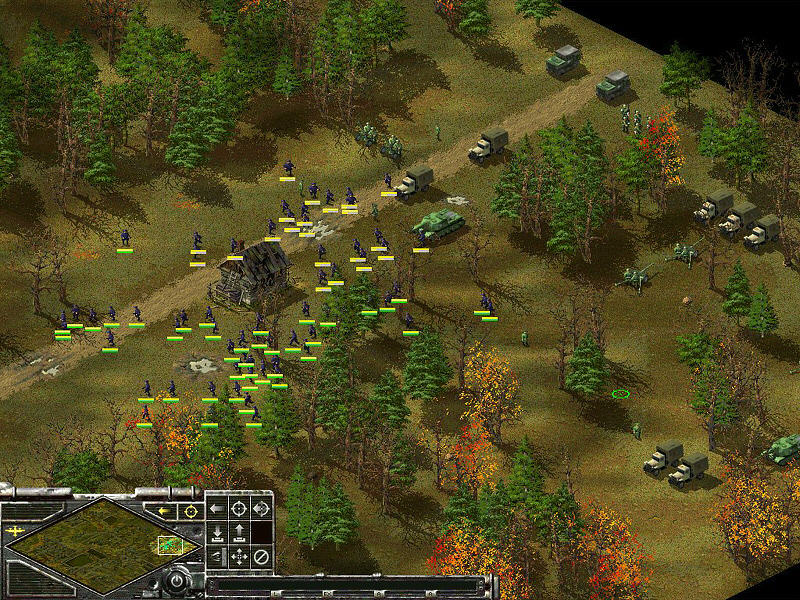Open the menu via power button
Viewport: 800px width, 600px height.
178,579
